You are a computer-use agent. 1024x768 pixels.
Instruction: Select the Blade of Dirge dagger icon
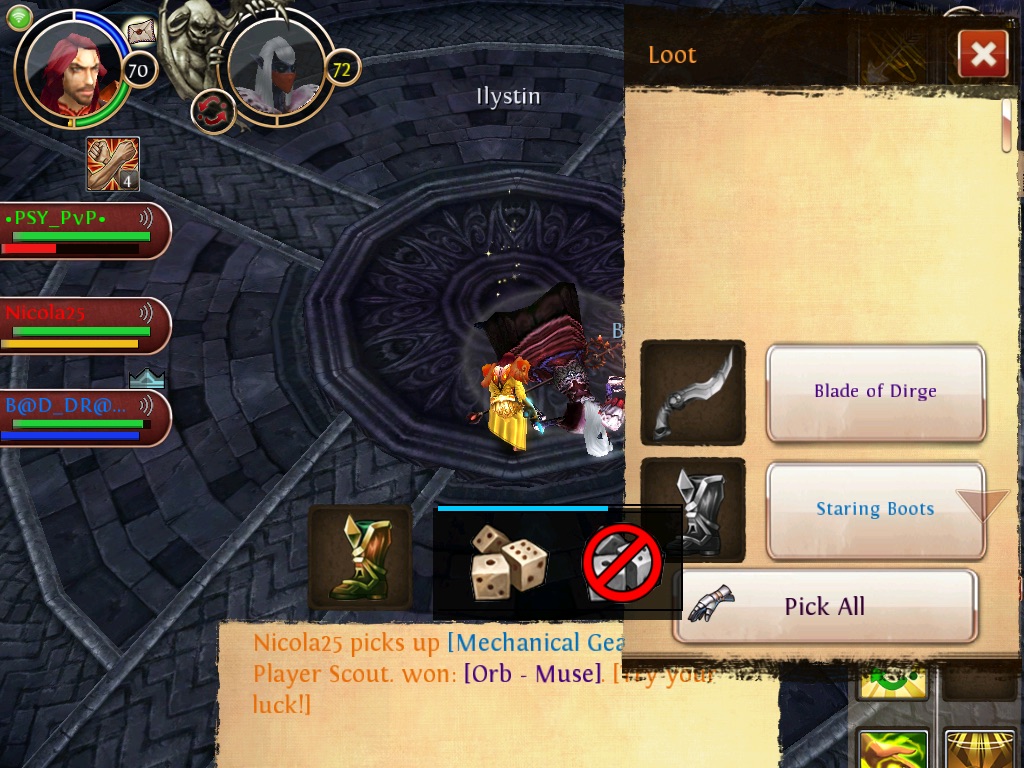tap(692, 393)
